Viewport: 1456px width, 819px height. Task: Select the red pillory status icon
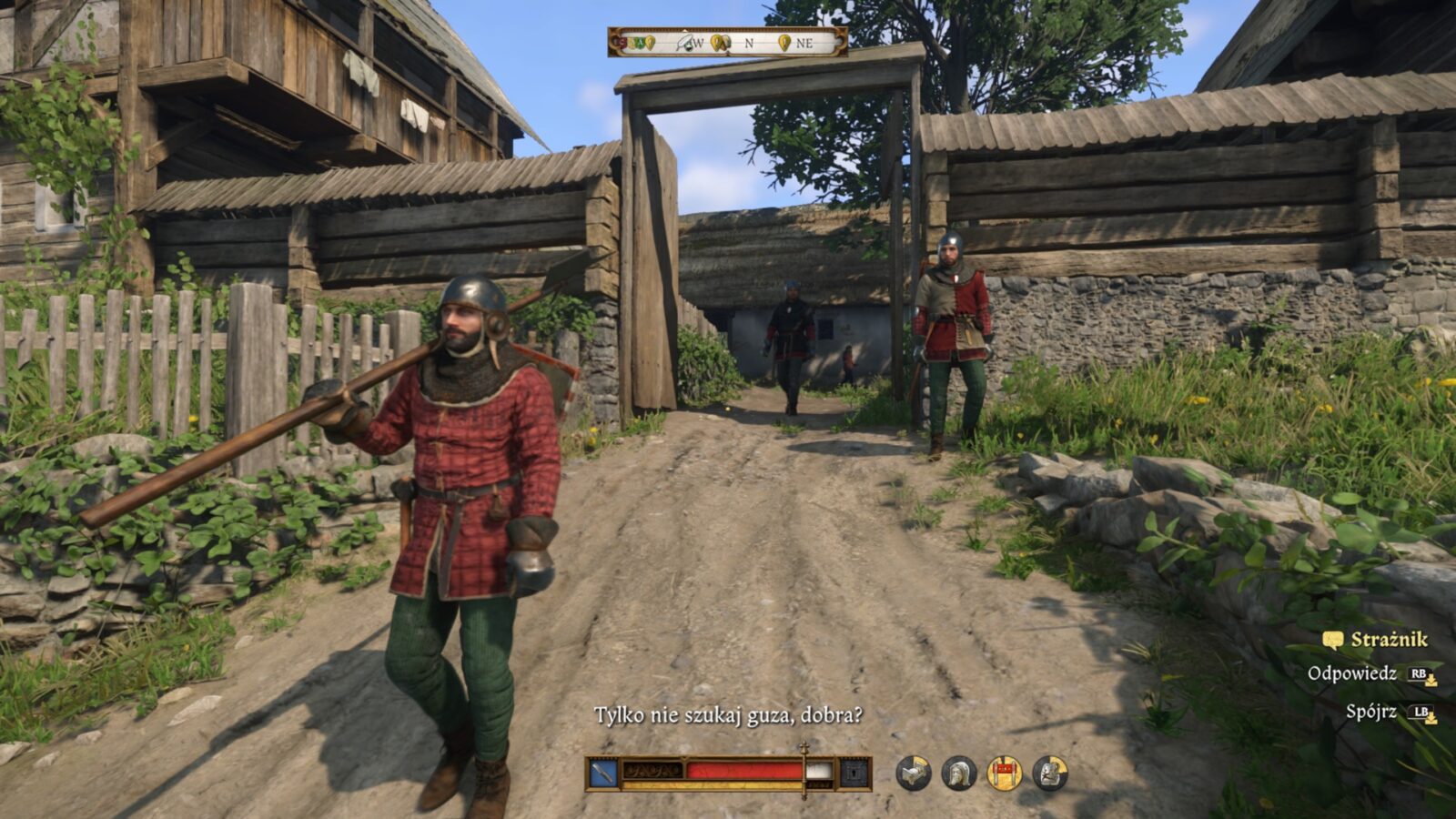pyautogui.click(x=1005, y=773)
